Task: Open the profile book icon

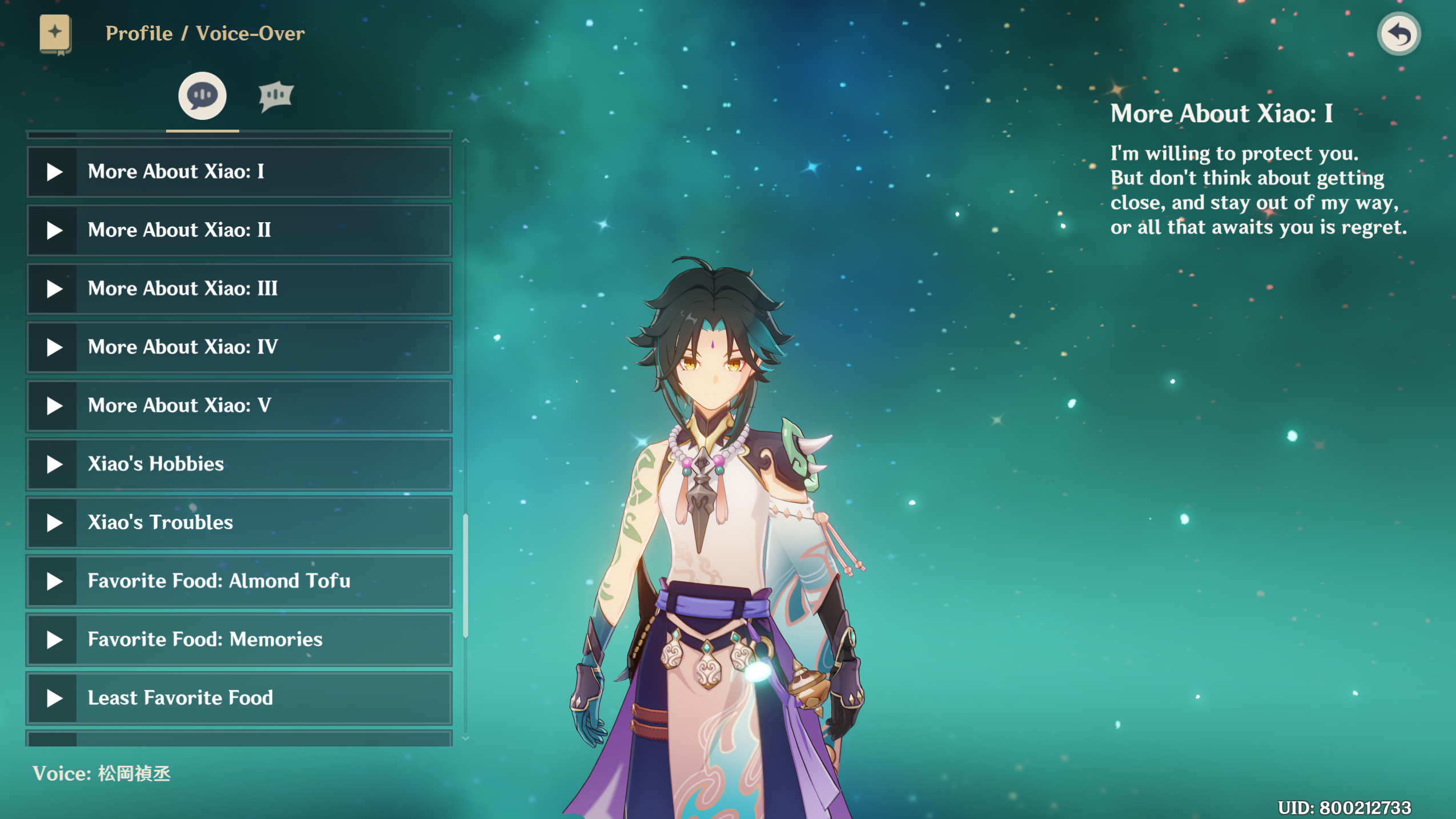Action: [55, 34]
